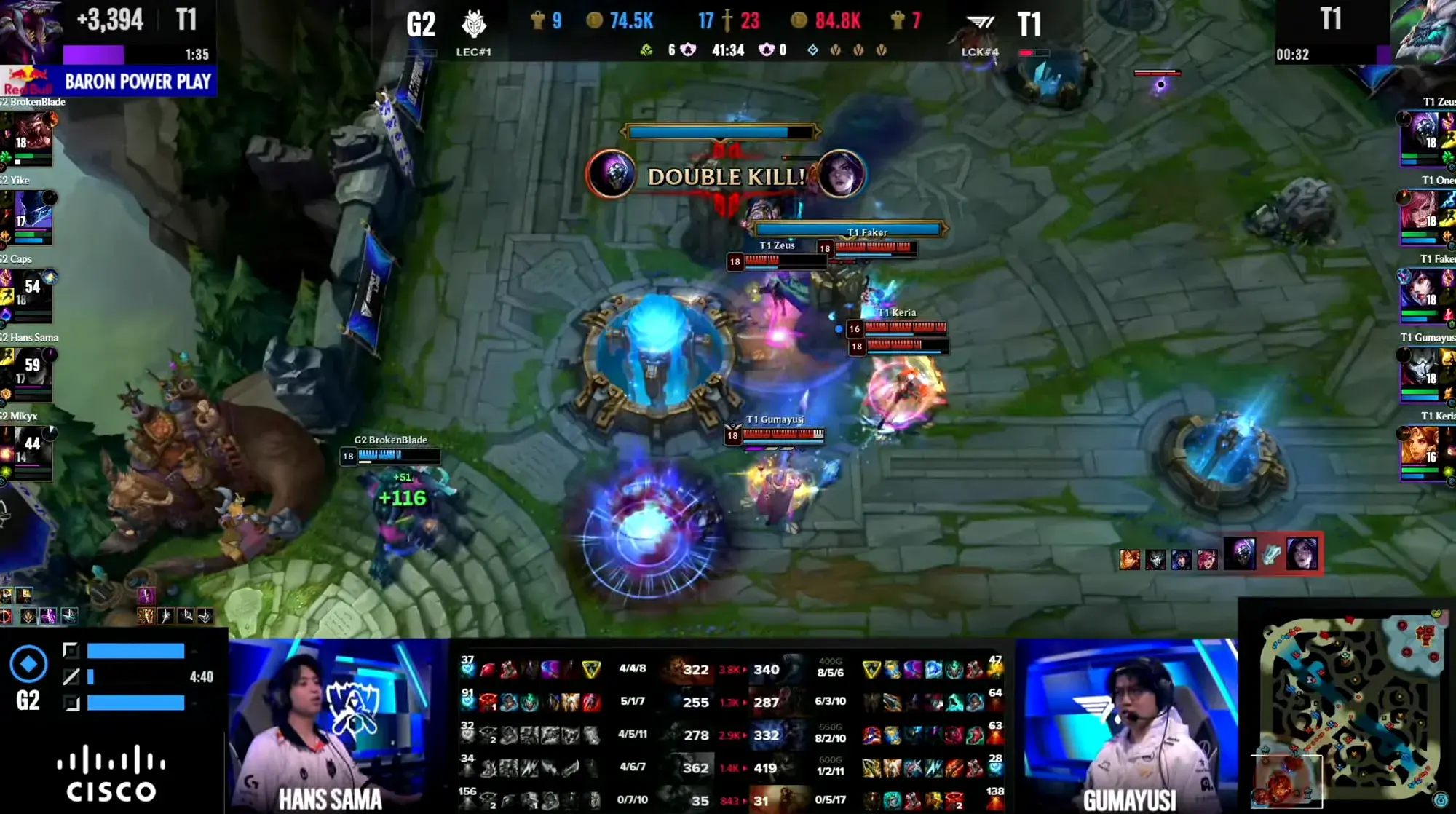1456x814 pixels.
Task: Click the turret icon next to G2's 9
Action: click(x=537, y=21)
